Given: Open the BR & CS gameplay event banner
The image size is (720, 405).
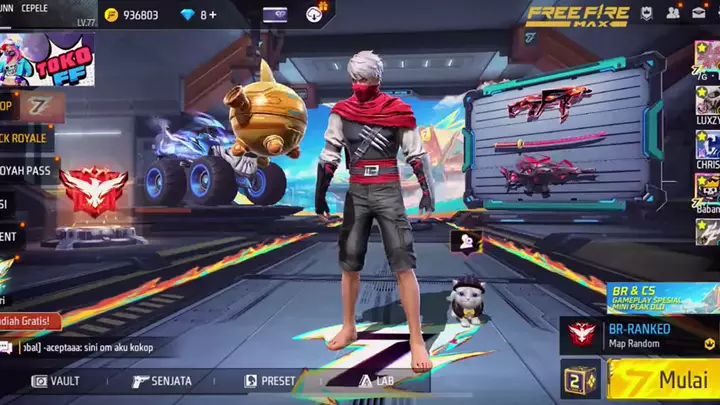Looking at the screenshot, I should [662, 297].
